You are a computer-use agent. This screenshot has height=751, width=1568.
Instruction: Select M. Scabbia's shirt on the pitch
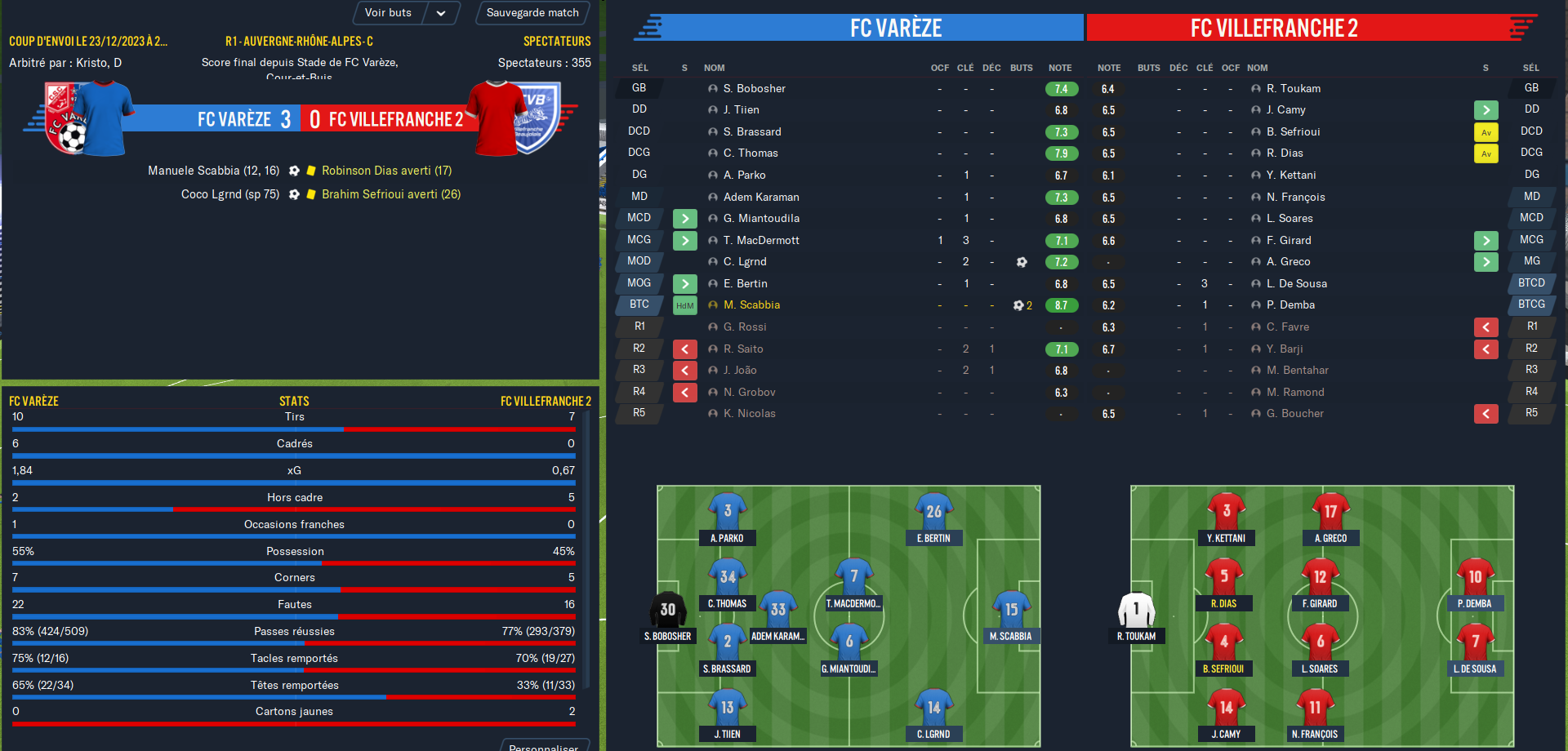(x=1011, y=609)
